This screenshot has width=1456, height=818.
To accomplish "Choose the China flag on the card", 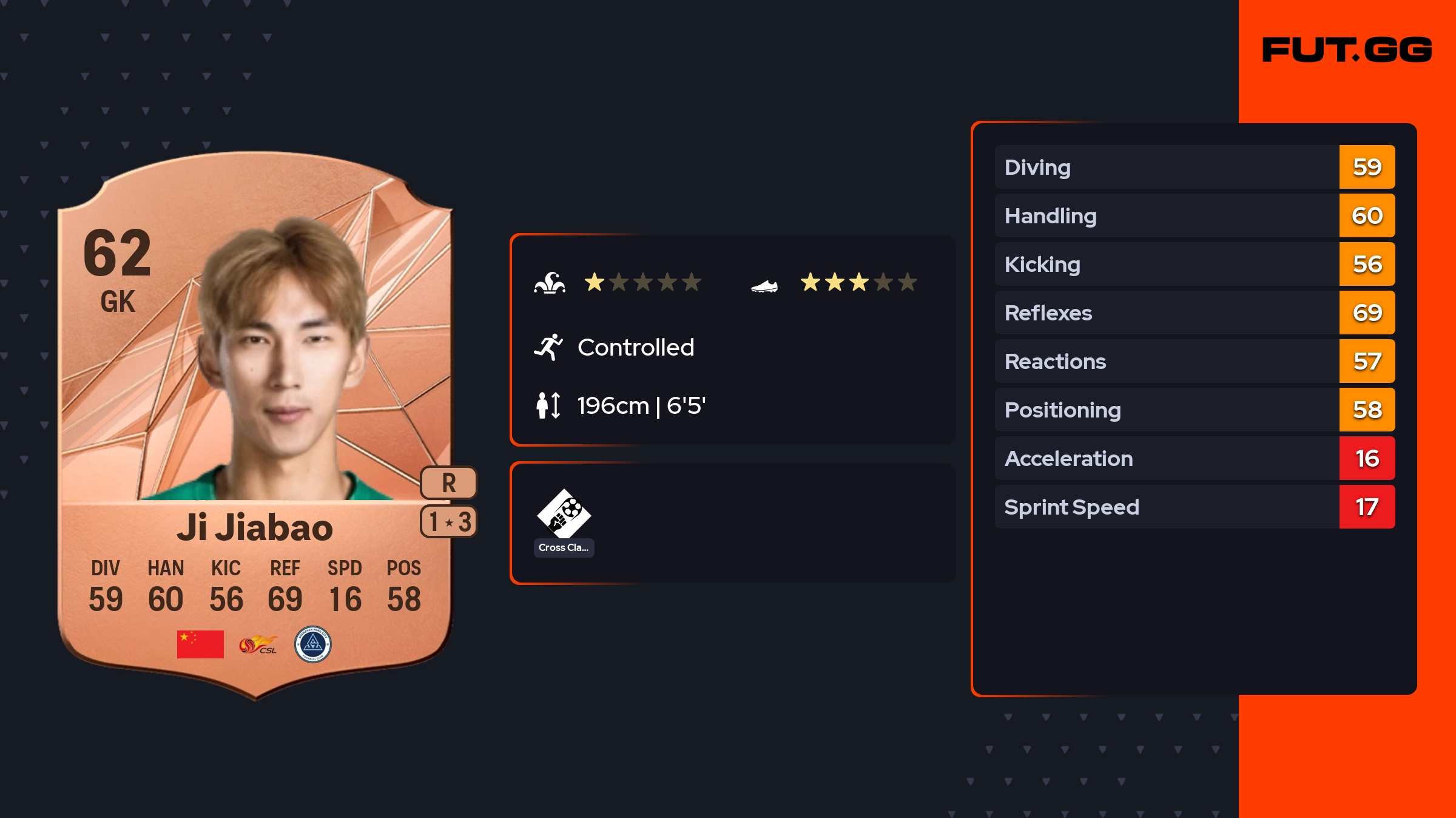I will pyautogui.click(x=200, y=644).
